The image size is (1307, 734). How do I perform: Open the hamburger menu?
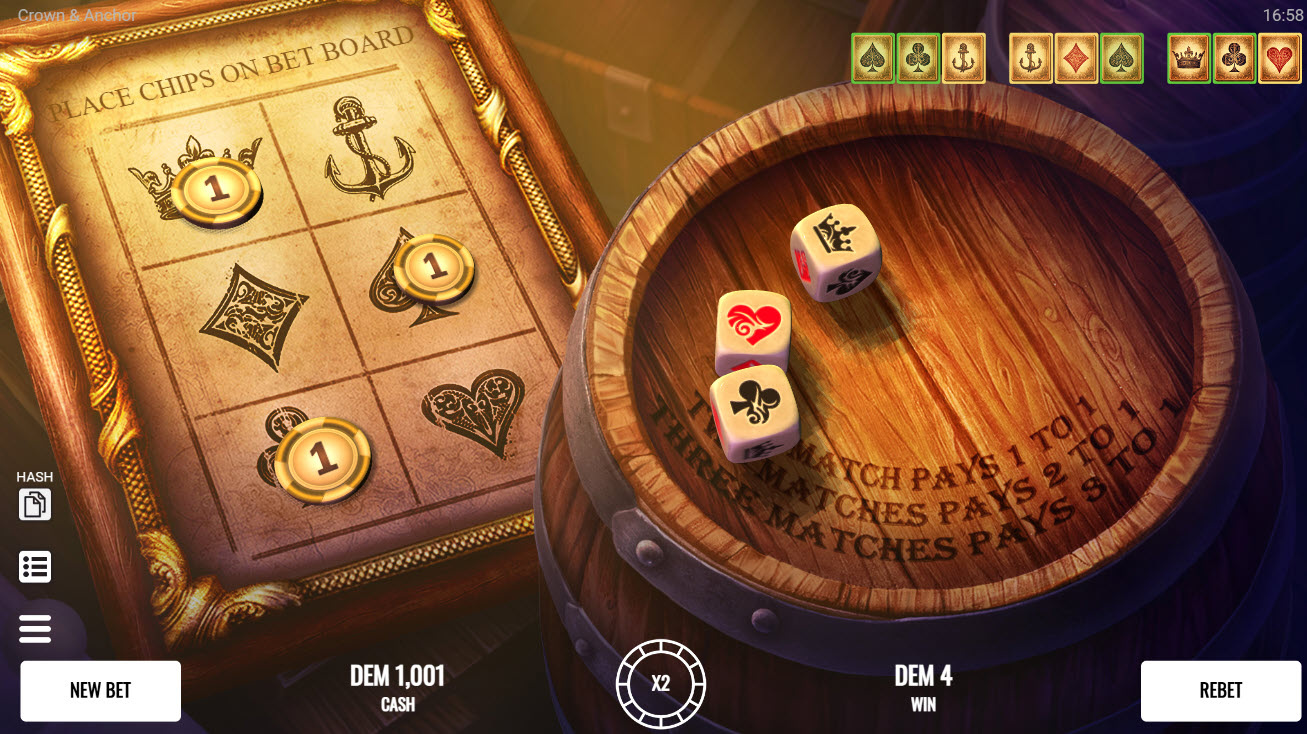pyautogui.click(x=35, y=629)
